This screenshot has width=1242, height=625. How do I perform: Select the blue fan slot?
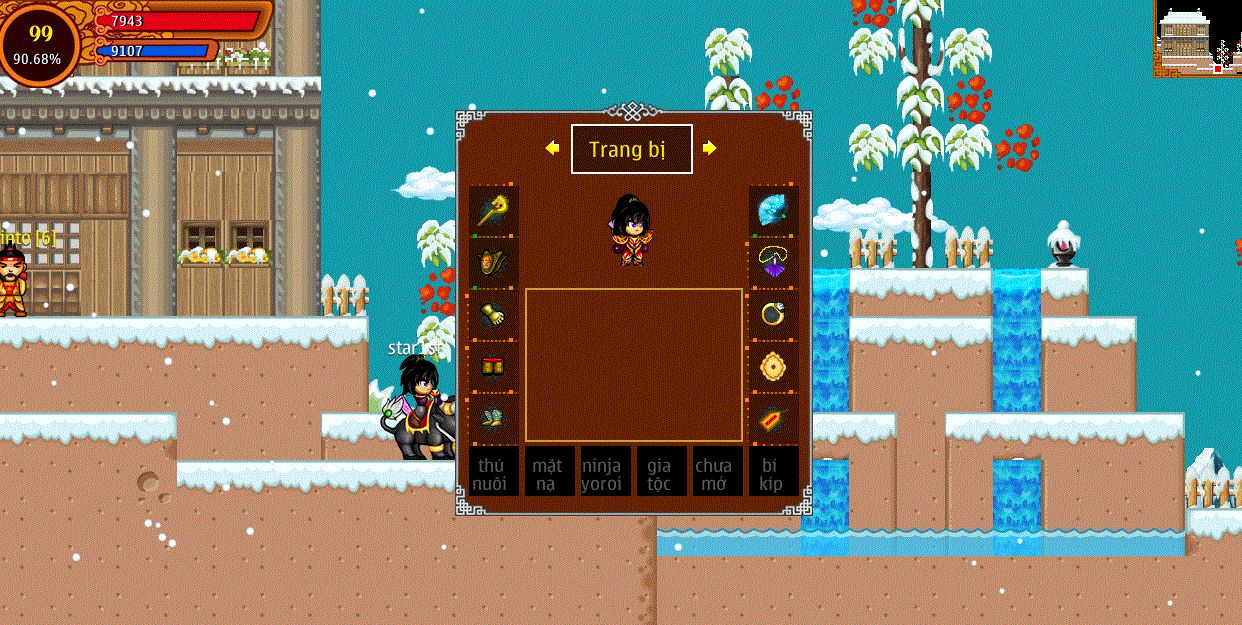[774, 211]
